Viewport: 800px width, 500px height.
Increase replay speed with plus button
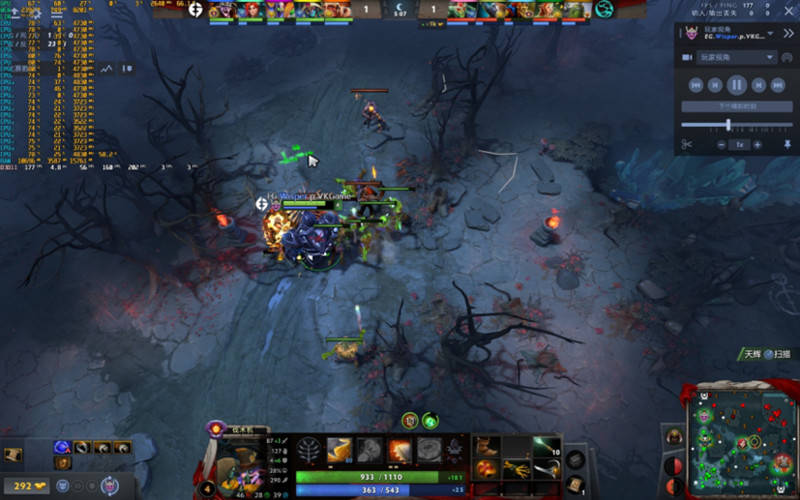[757, 145]
